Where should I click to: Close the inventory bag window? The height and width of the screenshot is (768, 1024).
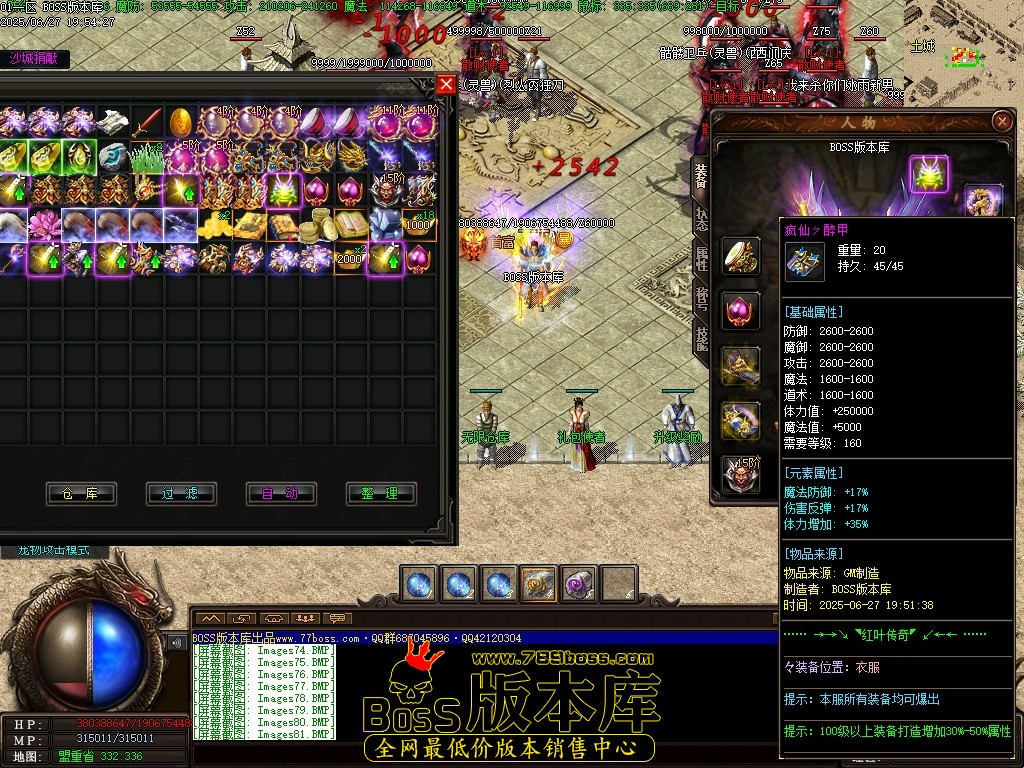tap(446, 85)
